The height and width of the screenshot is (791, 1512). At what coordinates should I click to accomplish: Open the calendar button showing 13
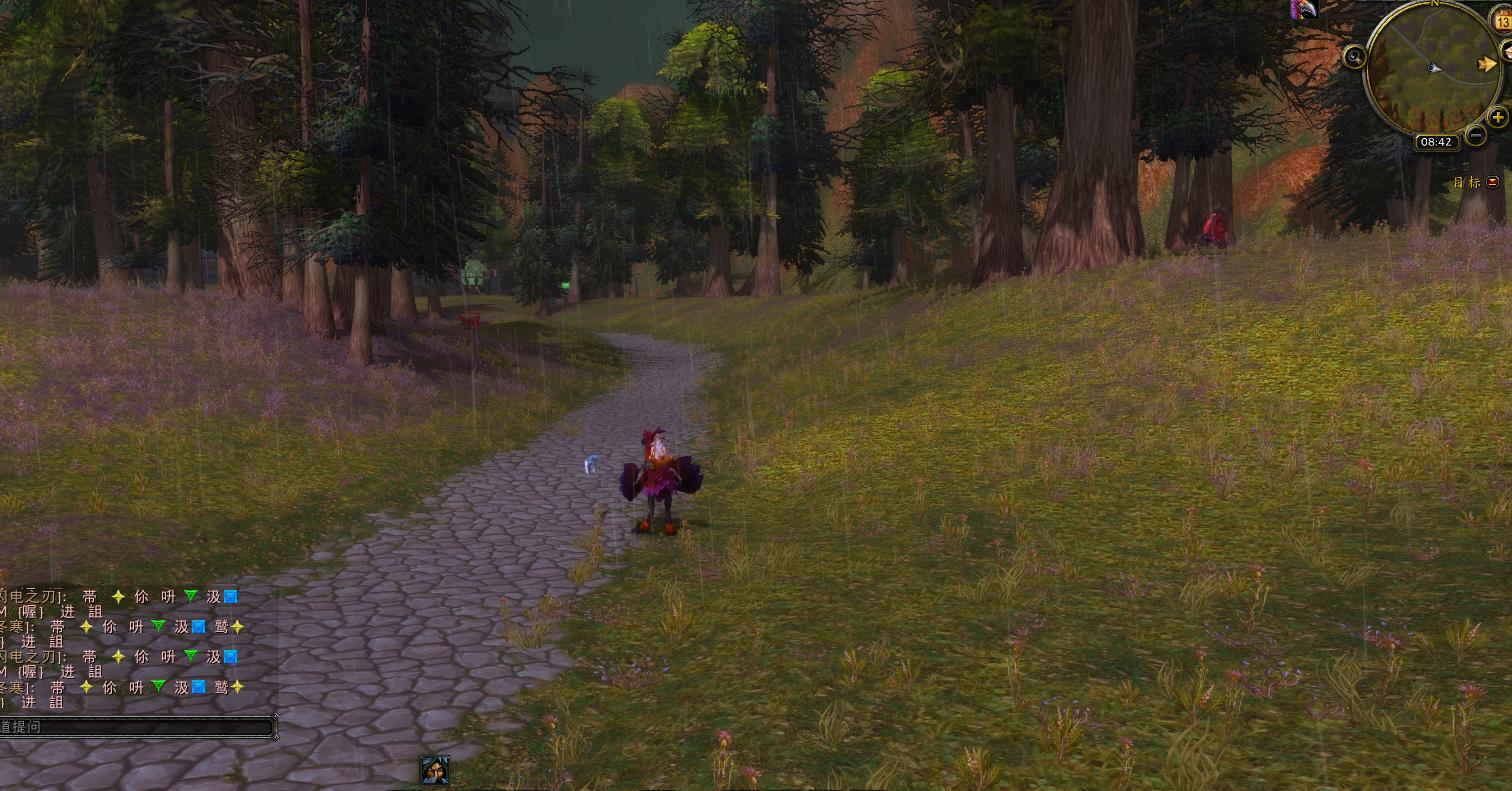click(1504, 20)
